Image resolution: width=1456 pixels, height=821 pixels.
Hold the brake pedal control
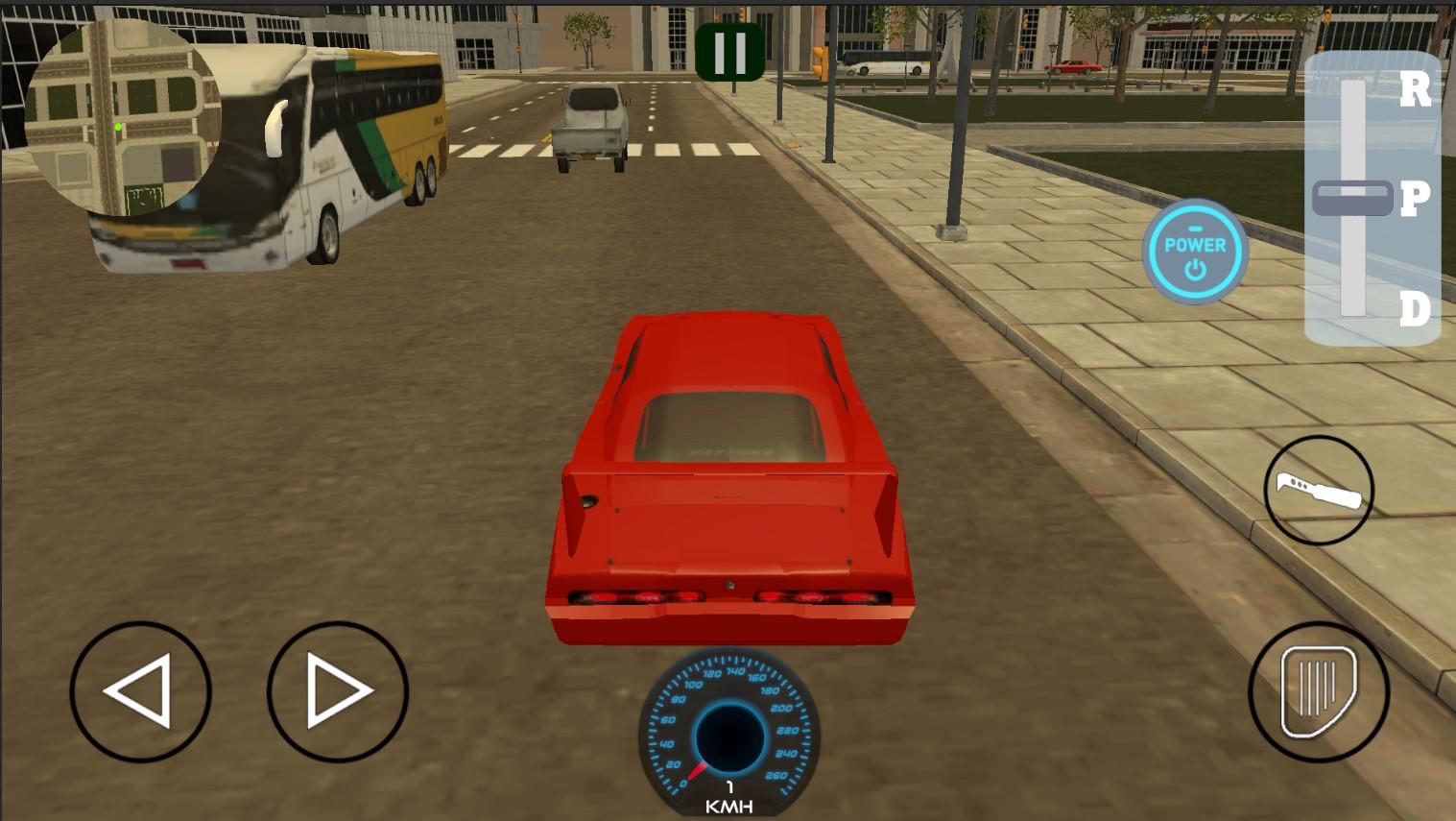pos(1318,691)
